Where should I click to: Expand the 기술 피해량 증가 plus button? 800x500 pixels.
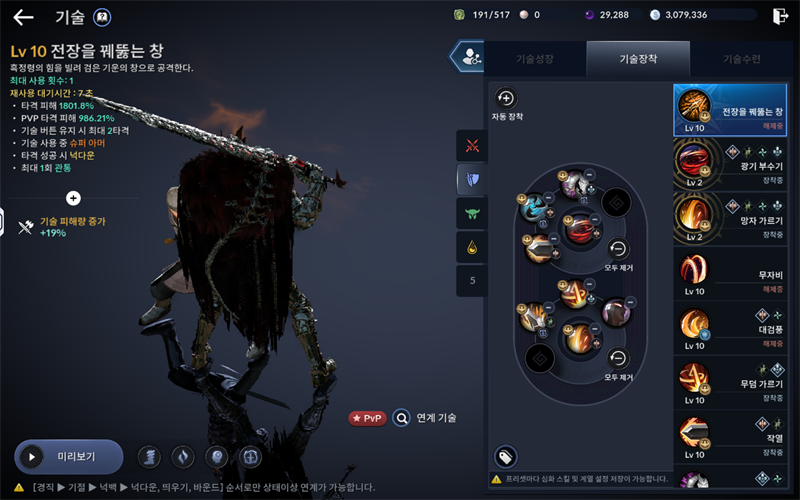tap(73, 198)
